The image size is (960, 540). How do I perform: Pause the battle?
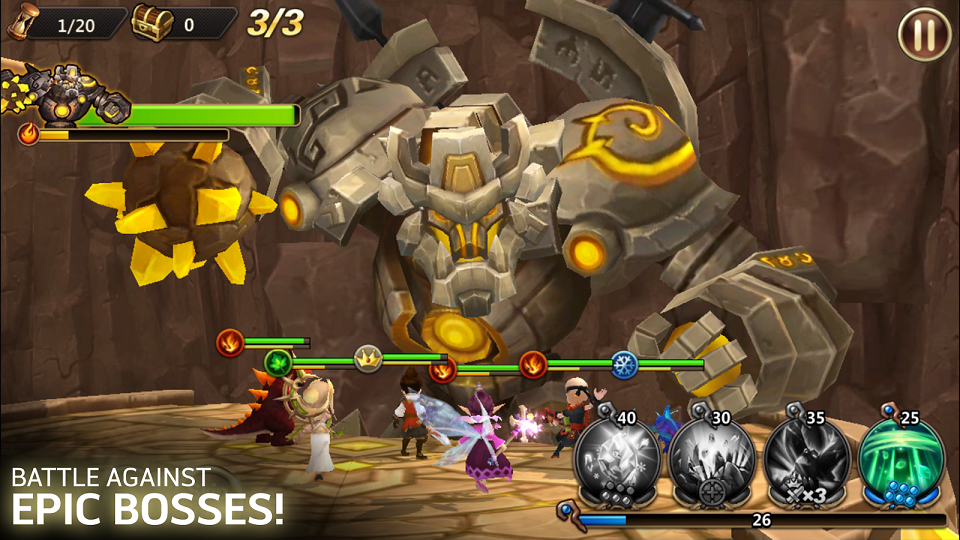pos(924,34)
